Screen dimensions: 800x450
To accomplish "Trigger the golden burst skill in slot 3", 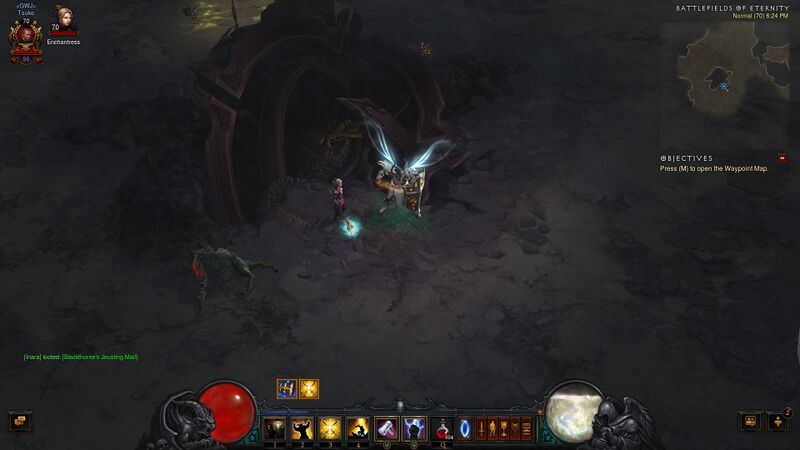I will pyautogui.click(x=329, y=429).
